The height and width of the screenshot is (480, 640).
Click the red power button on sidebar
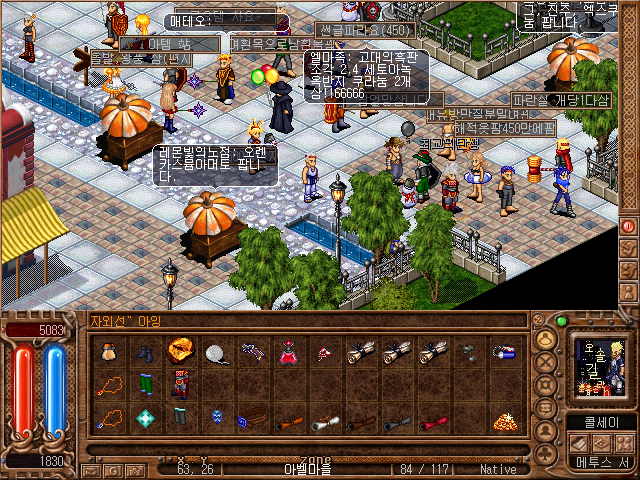pyautogui.click(x=628, y=226)
